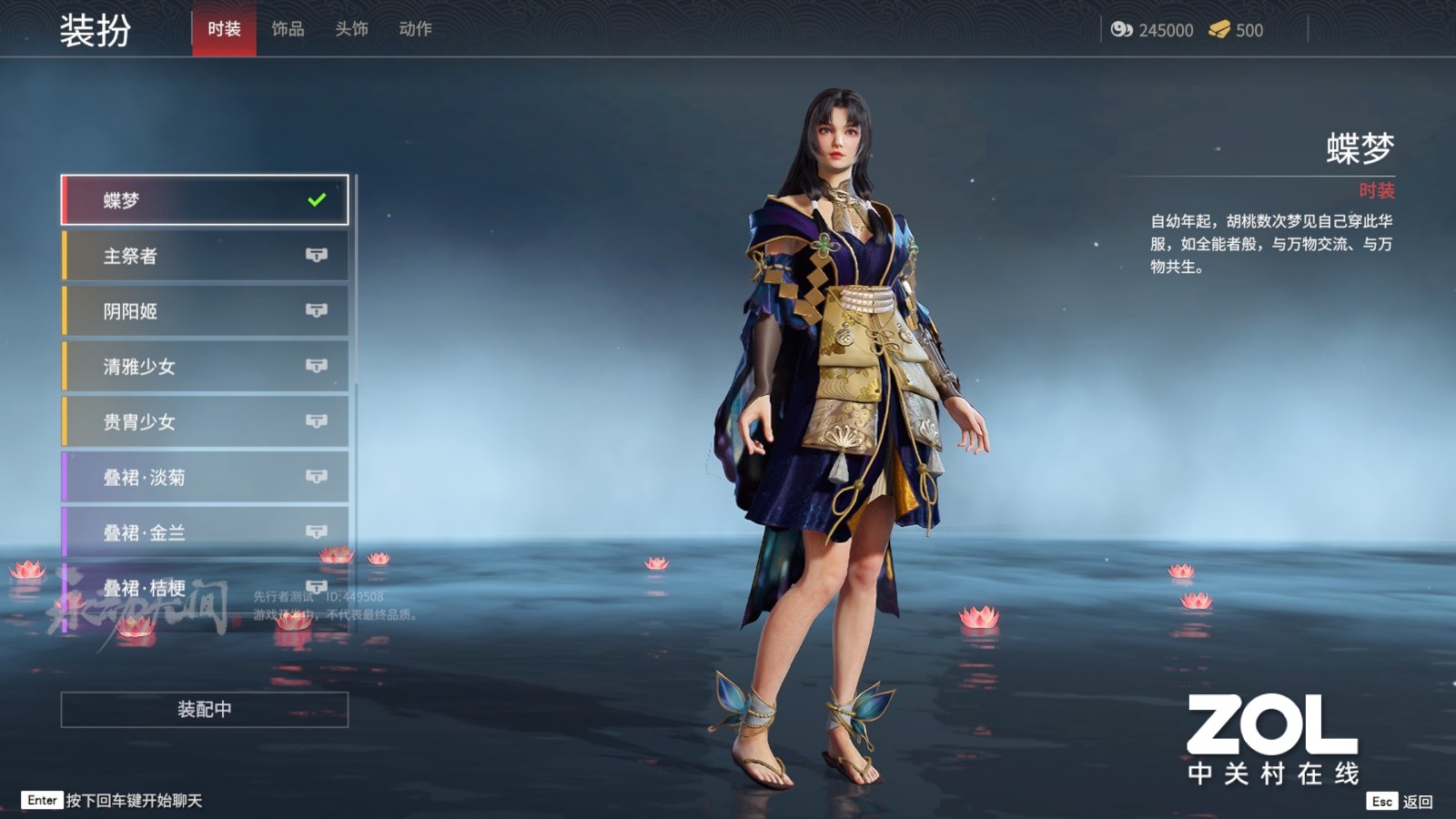Pick the 阴阳姬 outfit
This screenshot has height=819, width=1456.
(x=205, y=311)
